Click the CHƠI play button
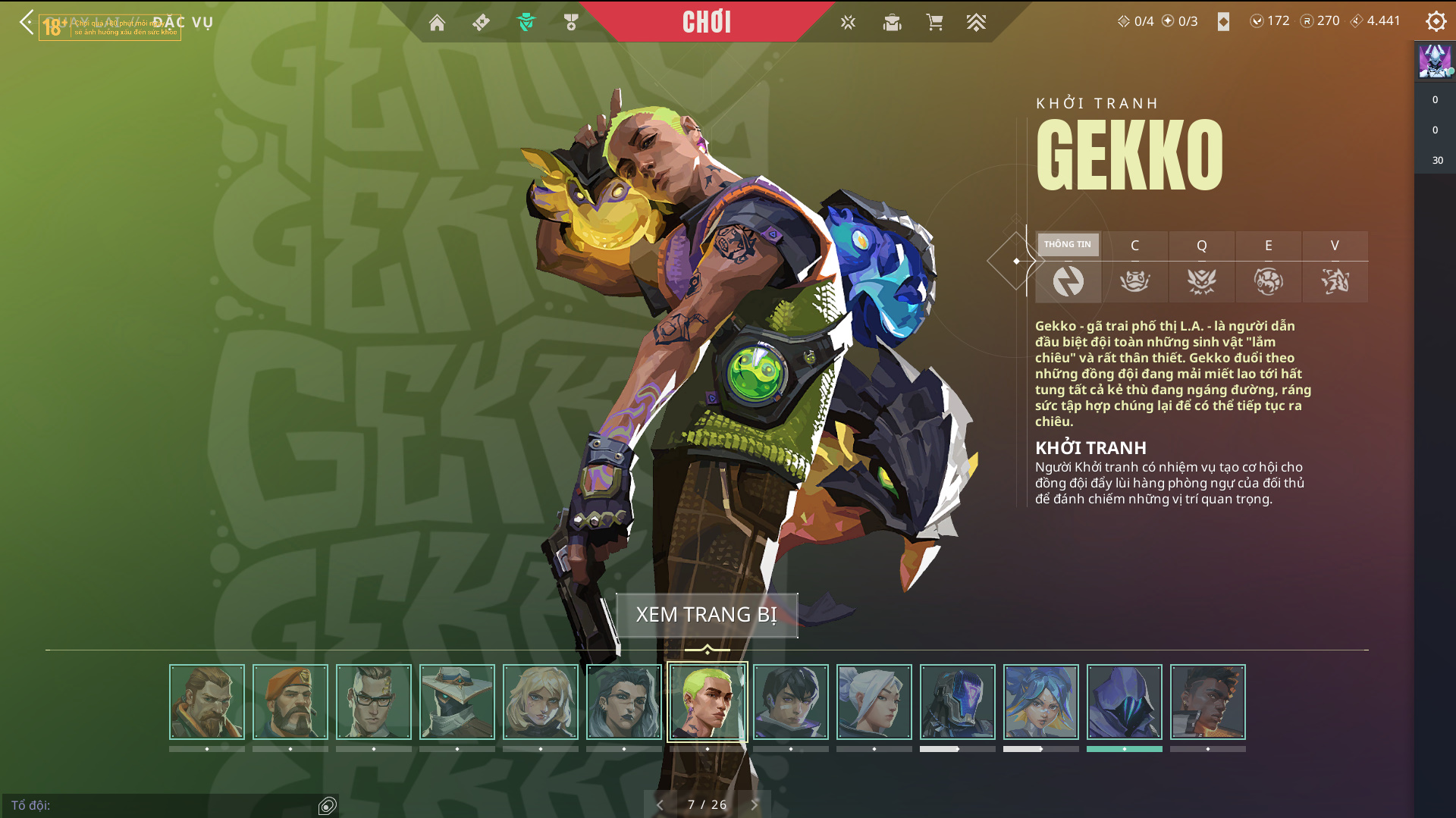Image resolution: width=1456 pixels, height=818 pixels. click(707, 22)
